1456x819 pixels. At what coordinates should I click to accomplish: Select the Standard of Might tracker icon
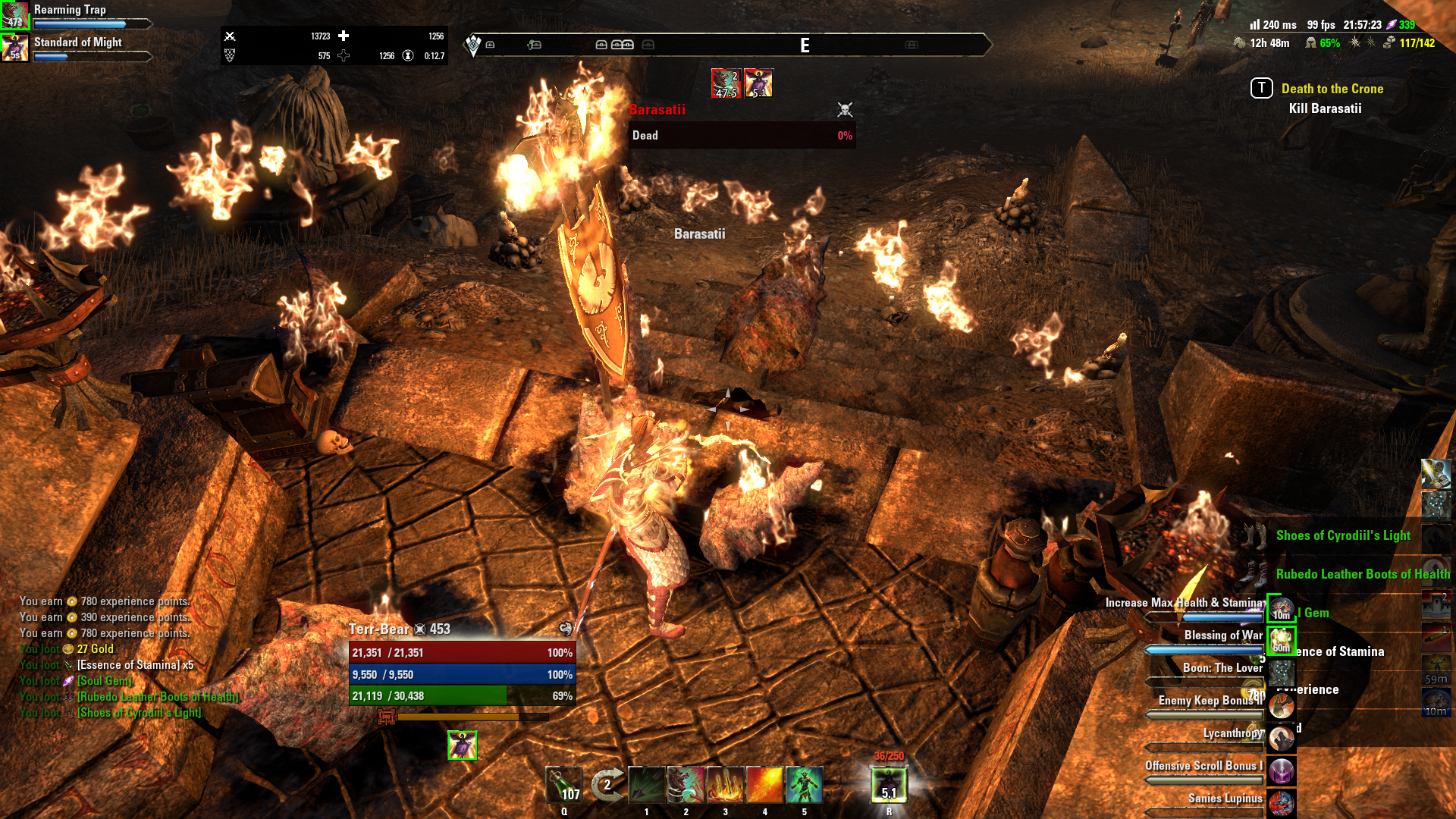(x=15, y=48)
